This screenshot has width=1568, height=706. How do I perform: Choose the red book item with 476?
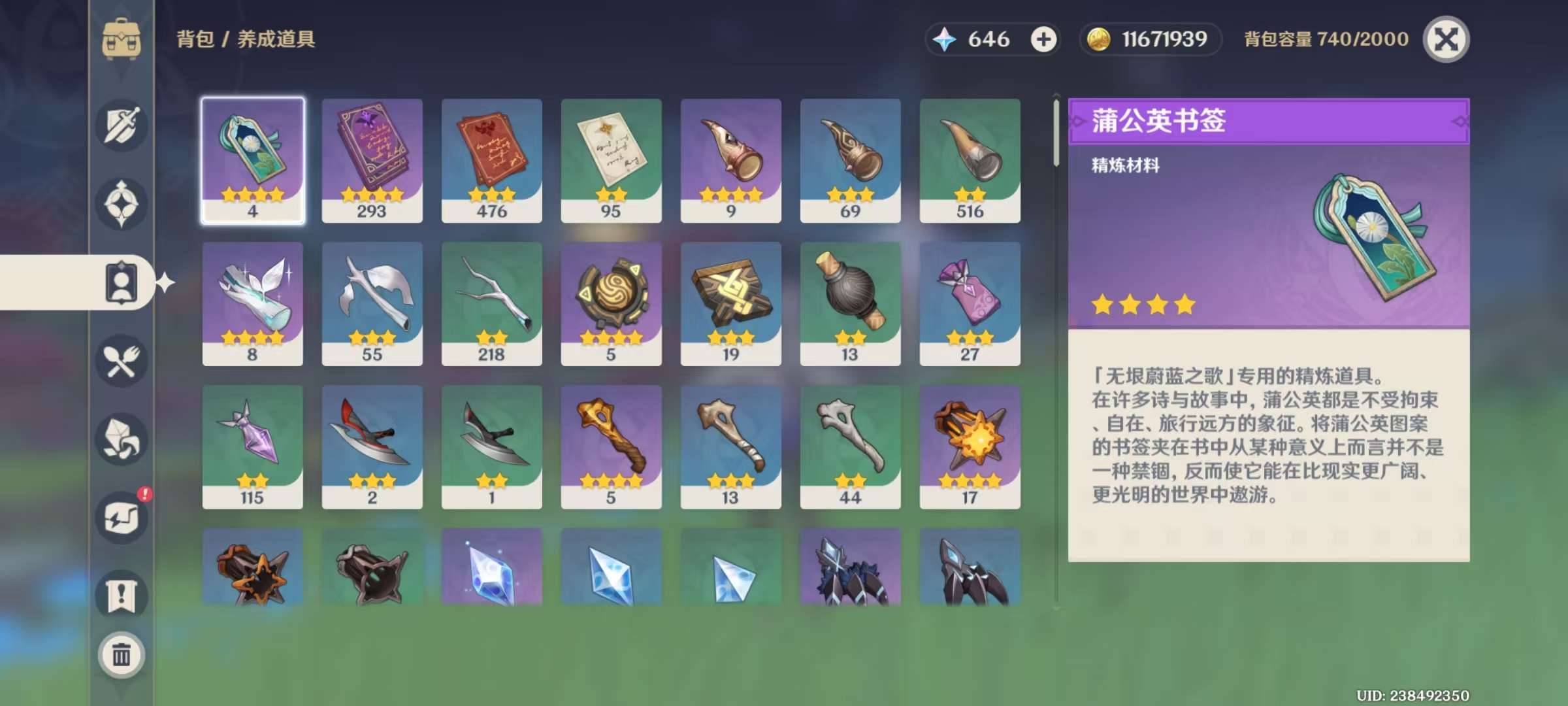click(491, 160)
